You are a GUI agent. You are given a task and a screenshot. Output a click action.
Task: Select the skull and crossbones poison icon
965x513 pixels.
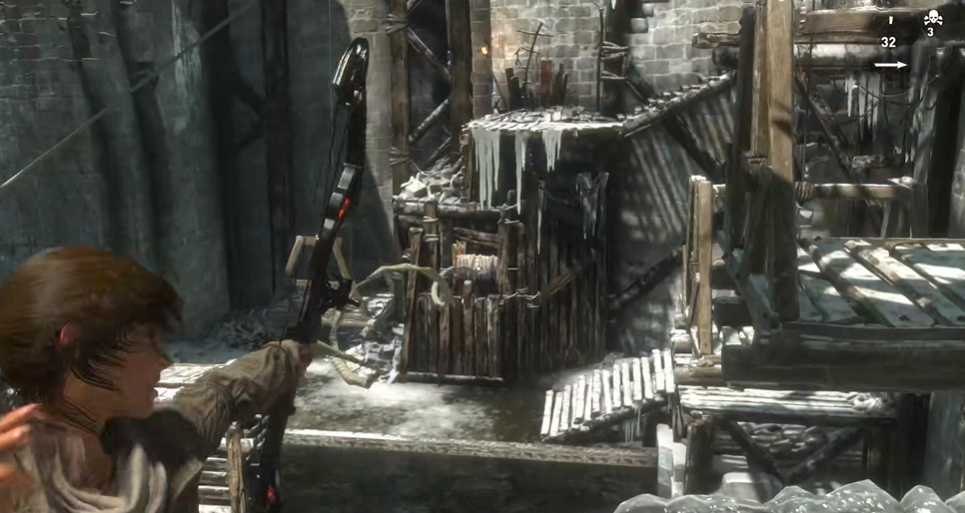[933, 17]
